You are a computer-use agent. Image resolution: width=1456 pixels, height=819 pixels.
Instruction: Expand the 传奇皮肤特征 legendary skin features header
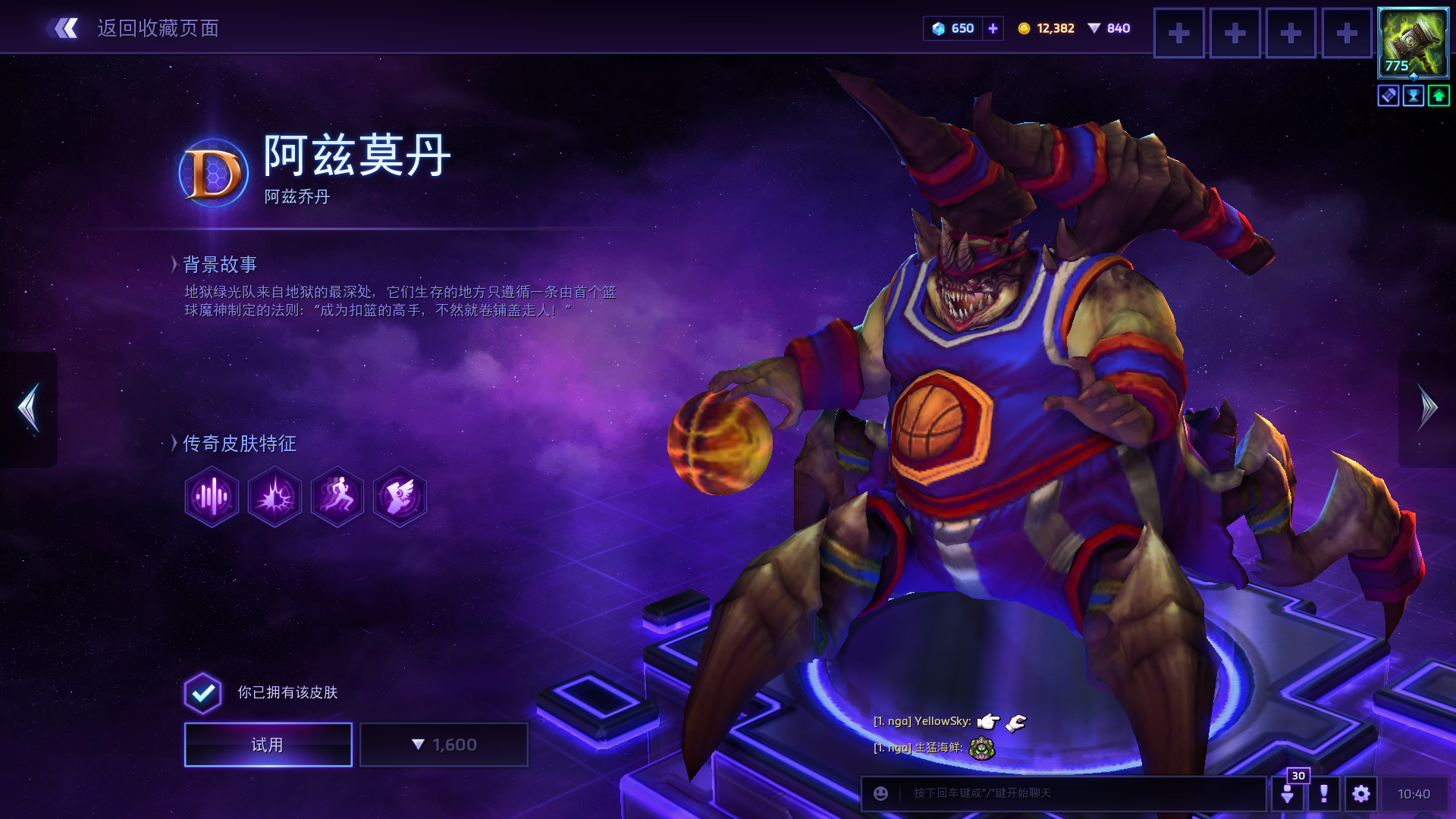coord(239,444)
